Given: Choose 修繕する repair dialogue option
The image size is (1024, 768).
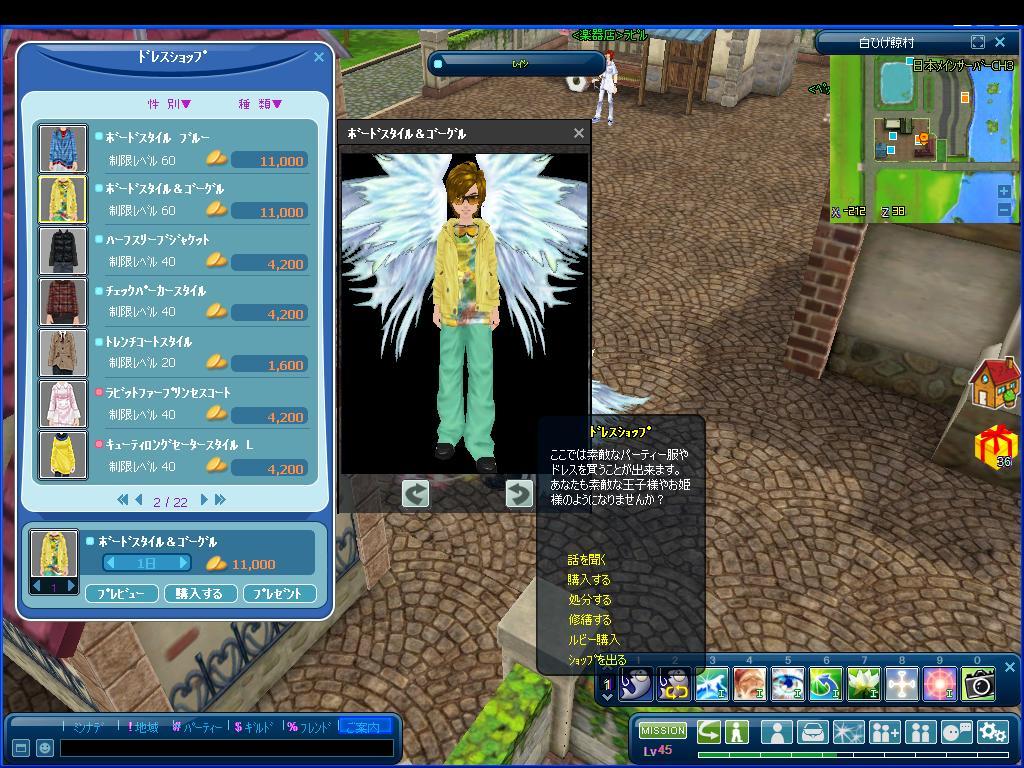Looking at the screenshot, I should 589,620.
